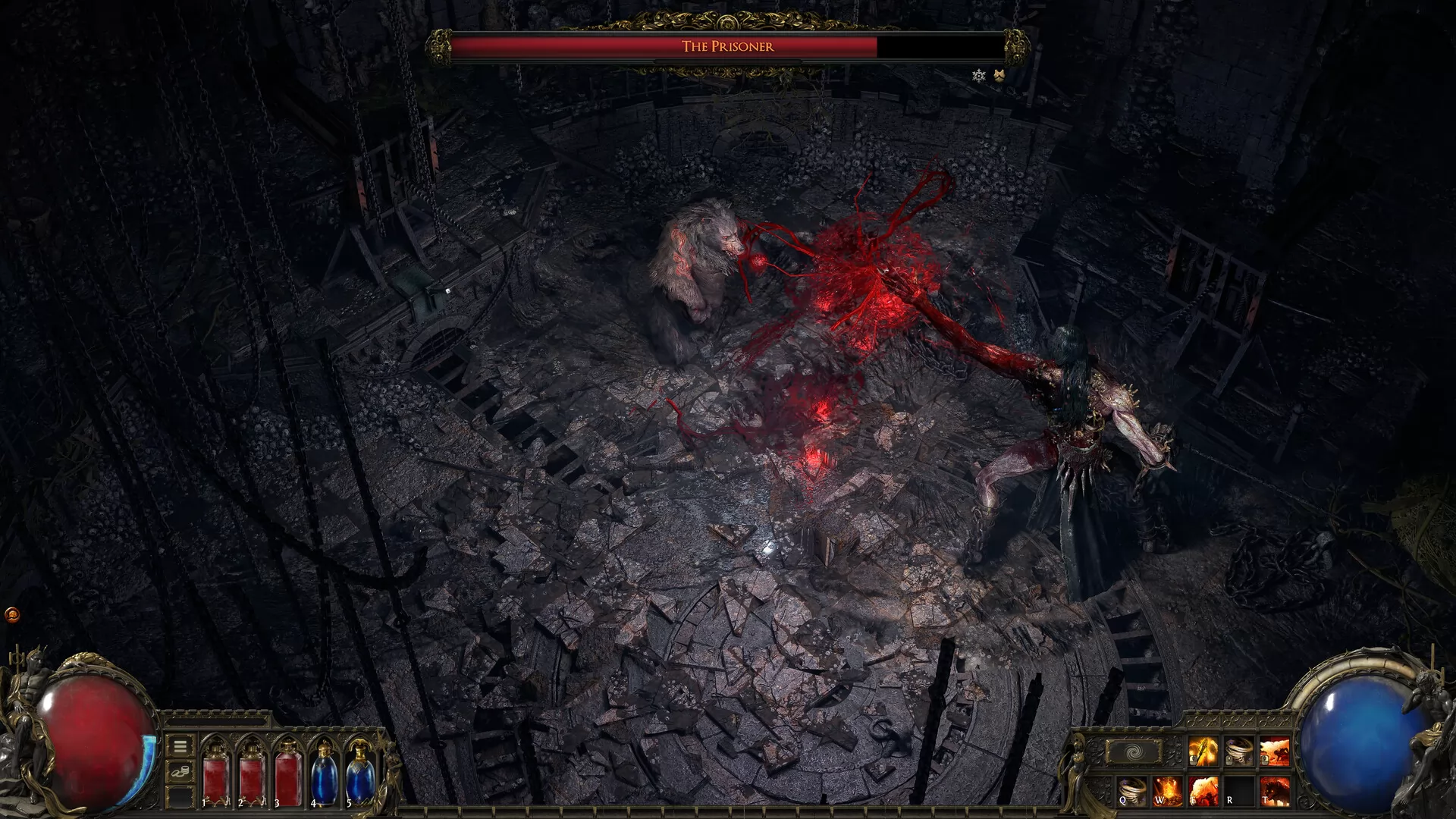The height and width of the screenshot is (819, 1456).
Task: Activate the wolf skill bound to T
Action: [x=1274, y=791]
